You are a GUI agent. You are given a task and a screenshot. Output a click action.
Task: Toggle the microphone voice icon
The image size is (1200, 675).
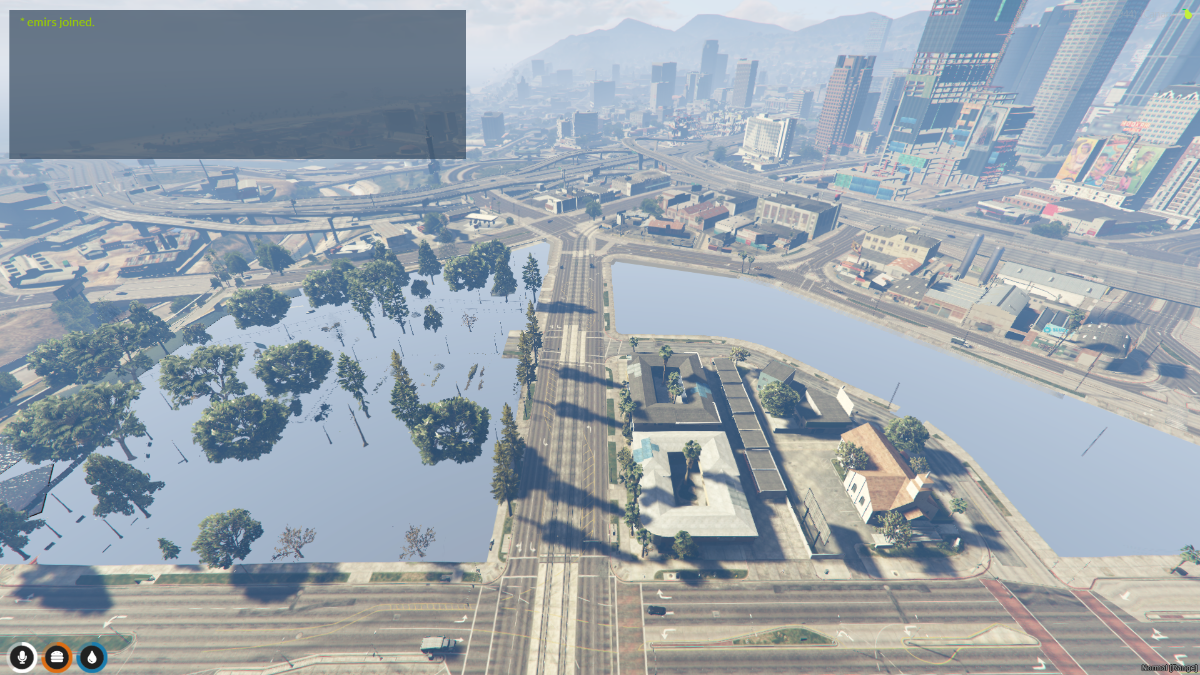(22, 657)
